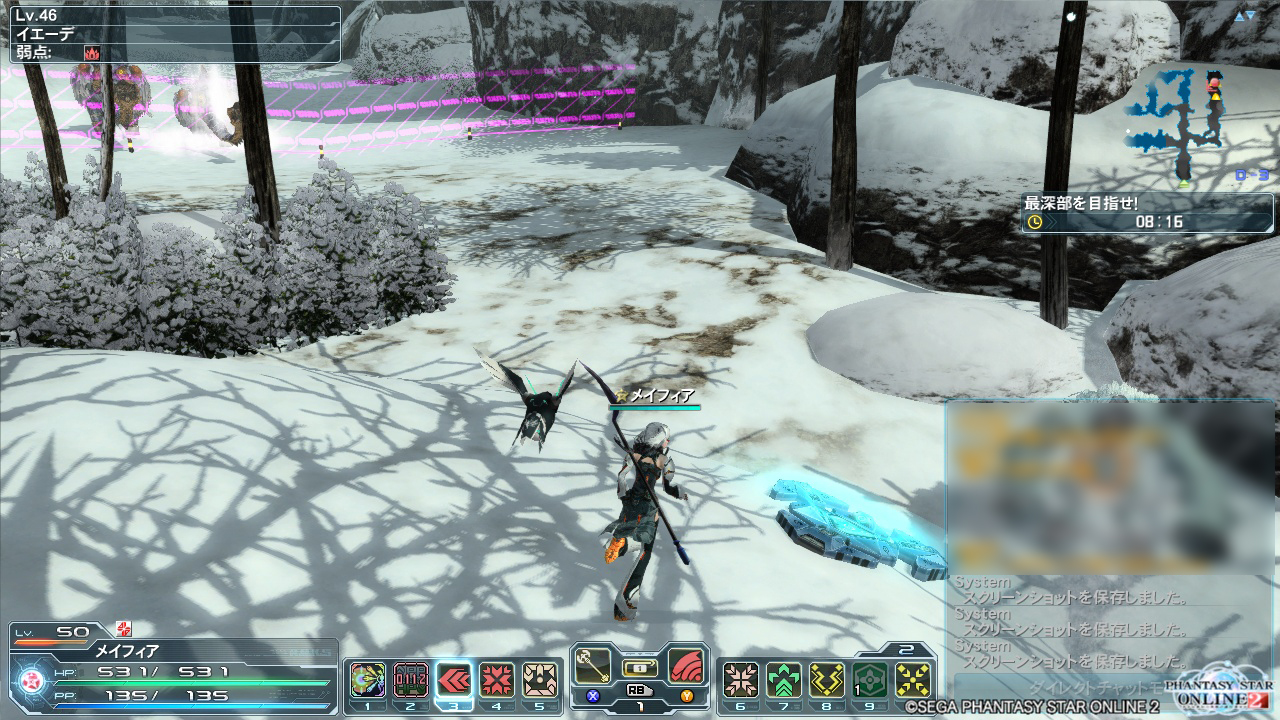This screenshot has height=720, width=1280.
Task: Use the yellow zigzag skill in slot 8
Action: tap(827, 680)
